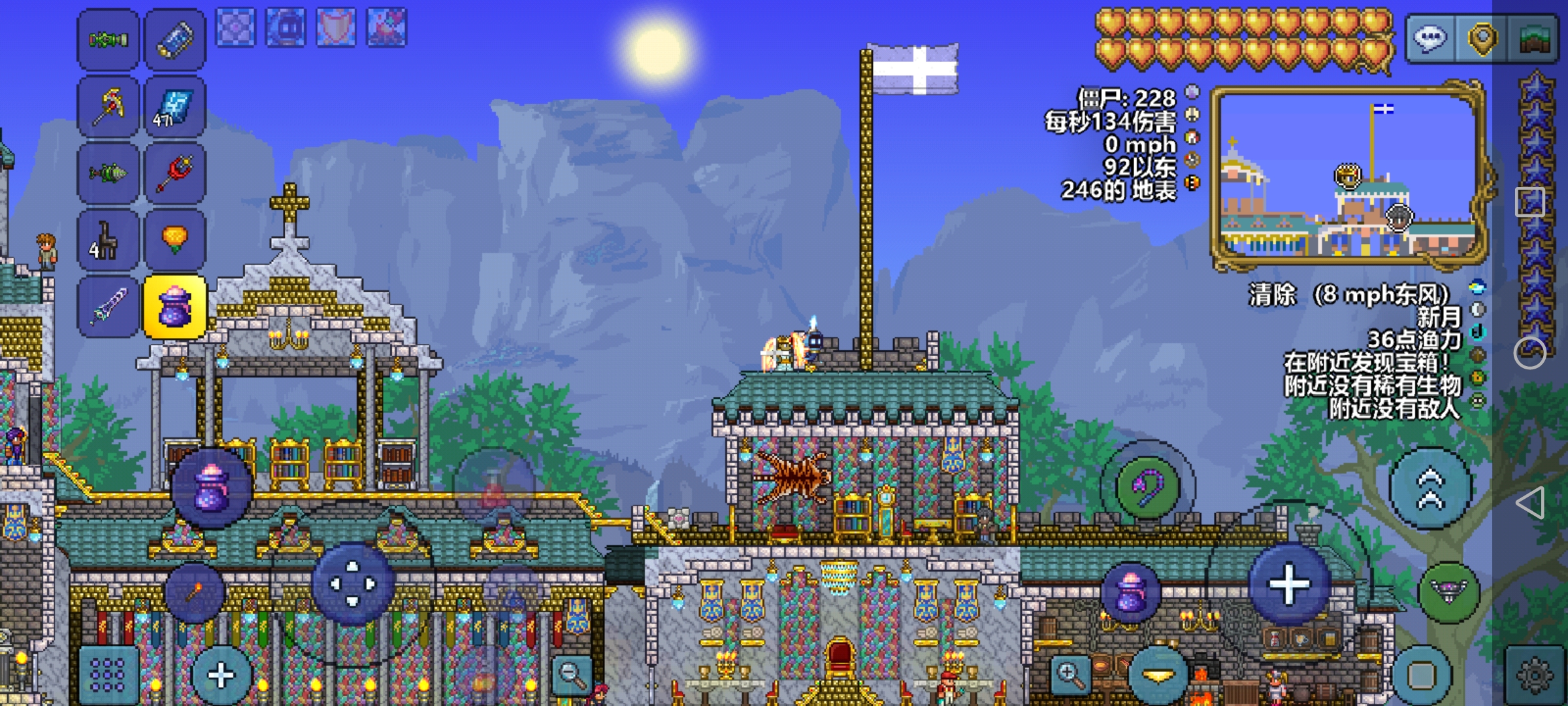
Task: Open the chat speech bubble button
Action: [1430, 39]
